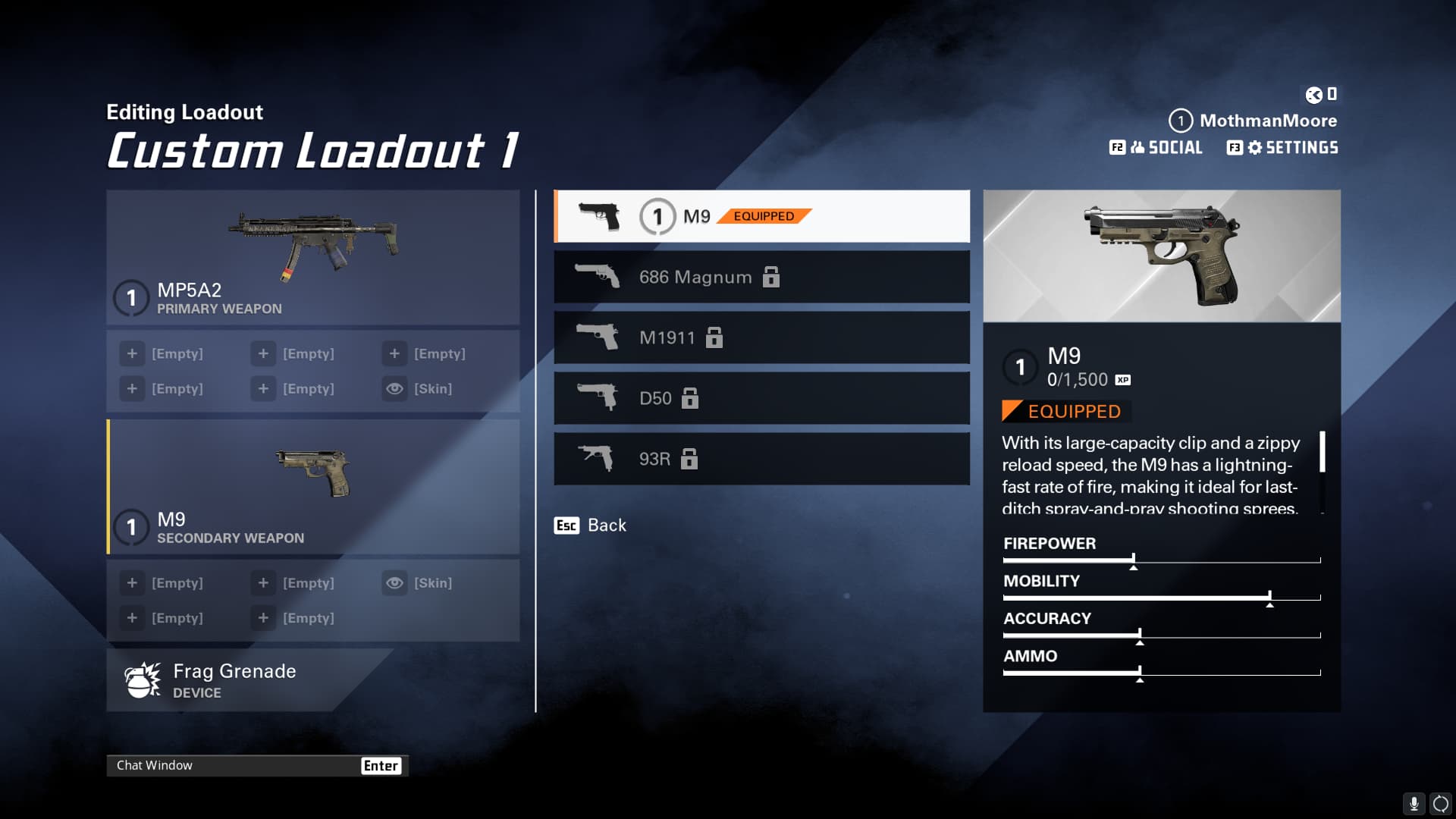Open the Social menu
Viewport: 1456px width, 819px height.
pos(1156,148)
